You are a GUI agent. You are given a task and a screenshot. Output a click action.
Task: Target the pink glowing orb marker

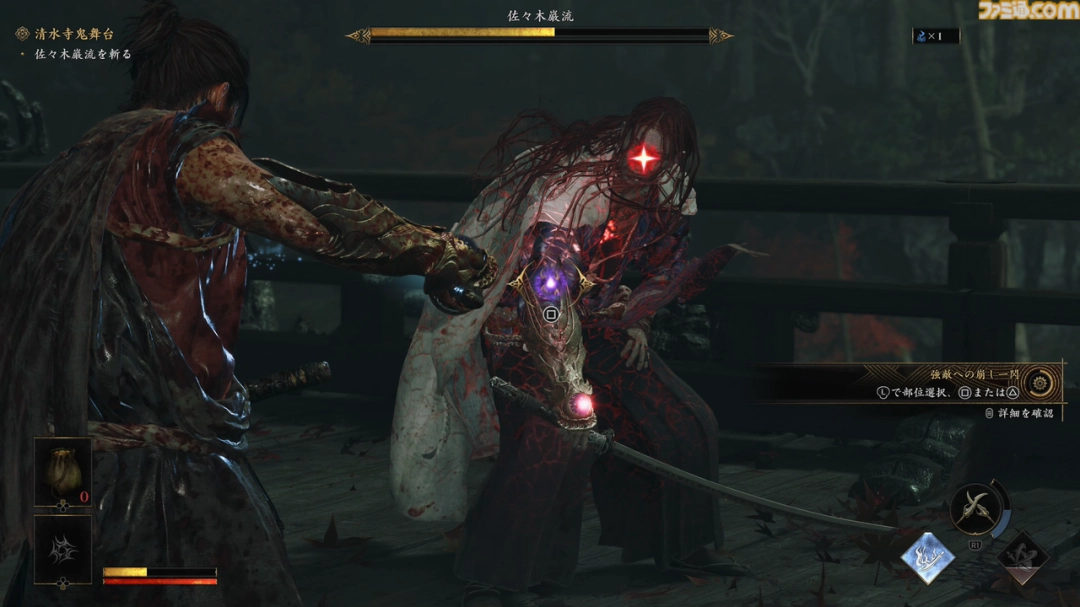pos(582,404)
